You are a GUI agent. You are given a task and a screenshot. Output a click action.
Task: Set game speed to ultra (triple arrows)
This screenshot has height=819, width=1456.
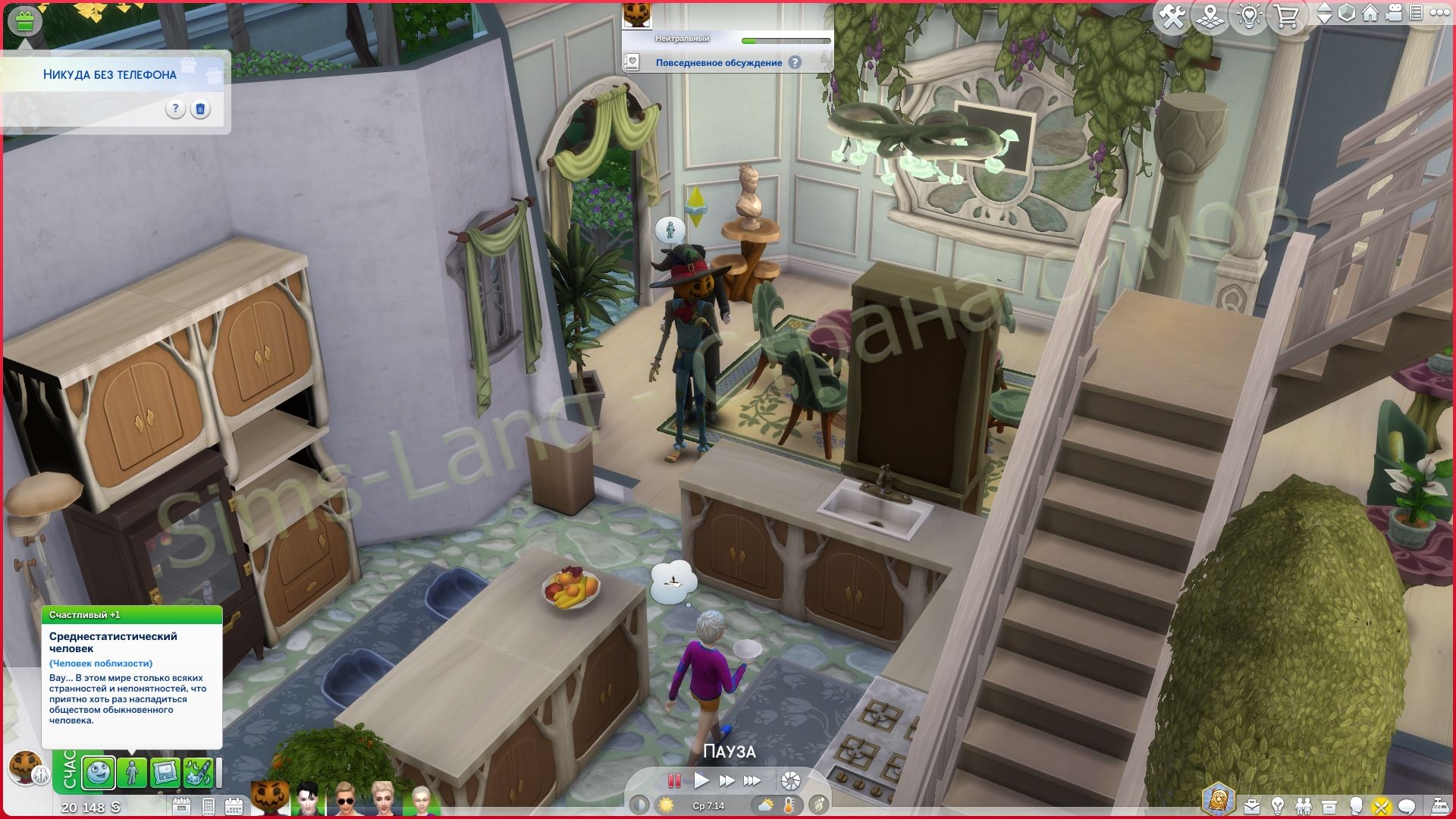[752, 780]
